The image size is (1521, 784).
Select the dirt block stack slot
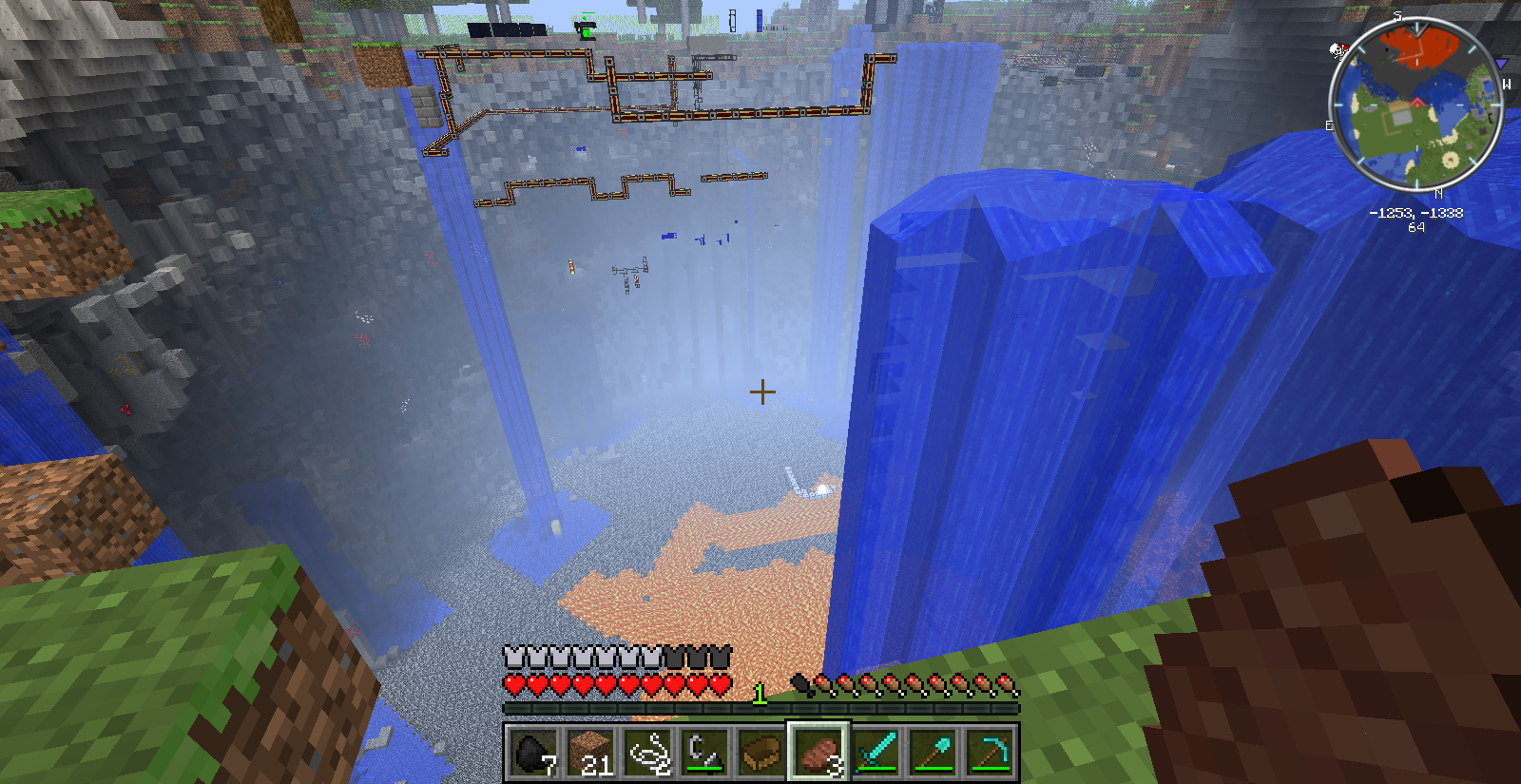coord(590,753)
